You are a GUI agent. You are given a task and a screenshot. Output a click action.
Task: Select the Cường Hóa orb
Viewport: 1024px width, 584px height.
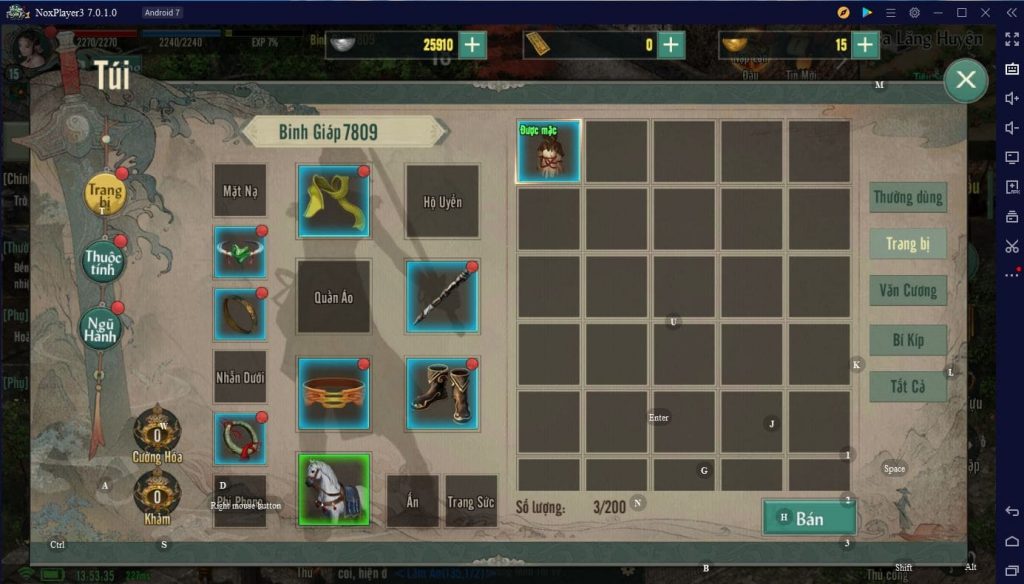pos(157,432)
